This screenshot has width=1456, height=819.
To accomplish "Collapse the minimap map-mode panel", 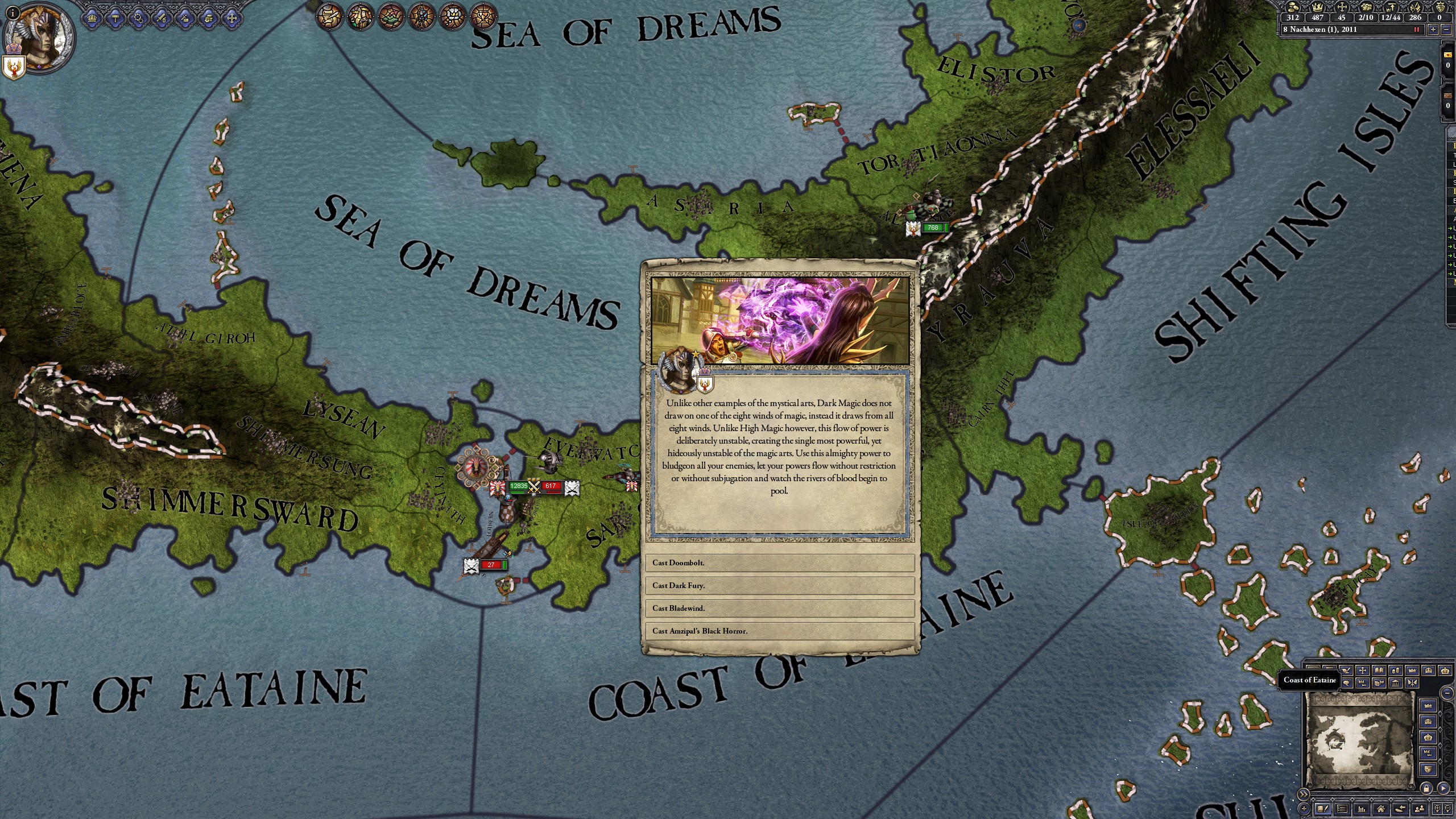I will [x=1447, y=693].
